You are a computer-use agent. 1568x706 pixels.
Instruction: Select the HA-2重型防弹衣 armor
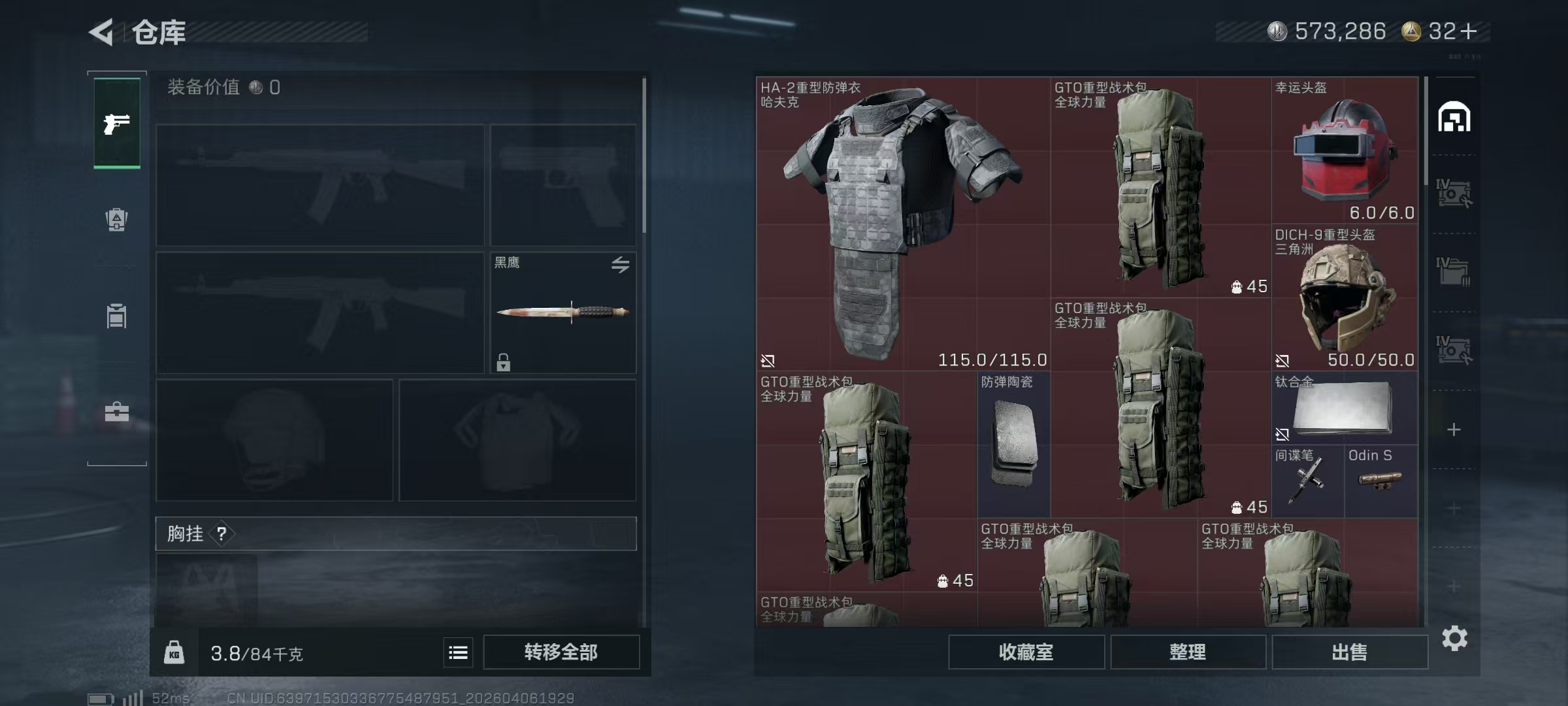903,224
